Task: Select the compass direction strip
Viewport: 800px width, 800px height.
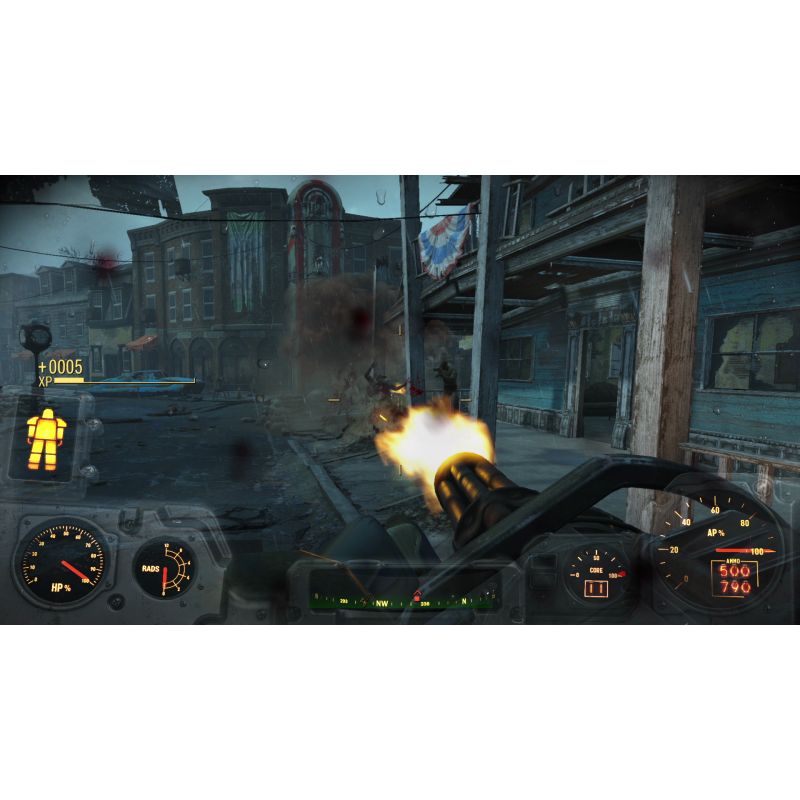Action: click(403, 601)
